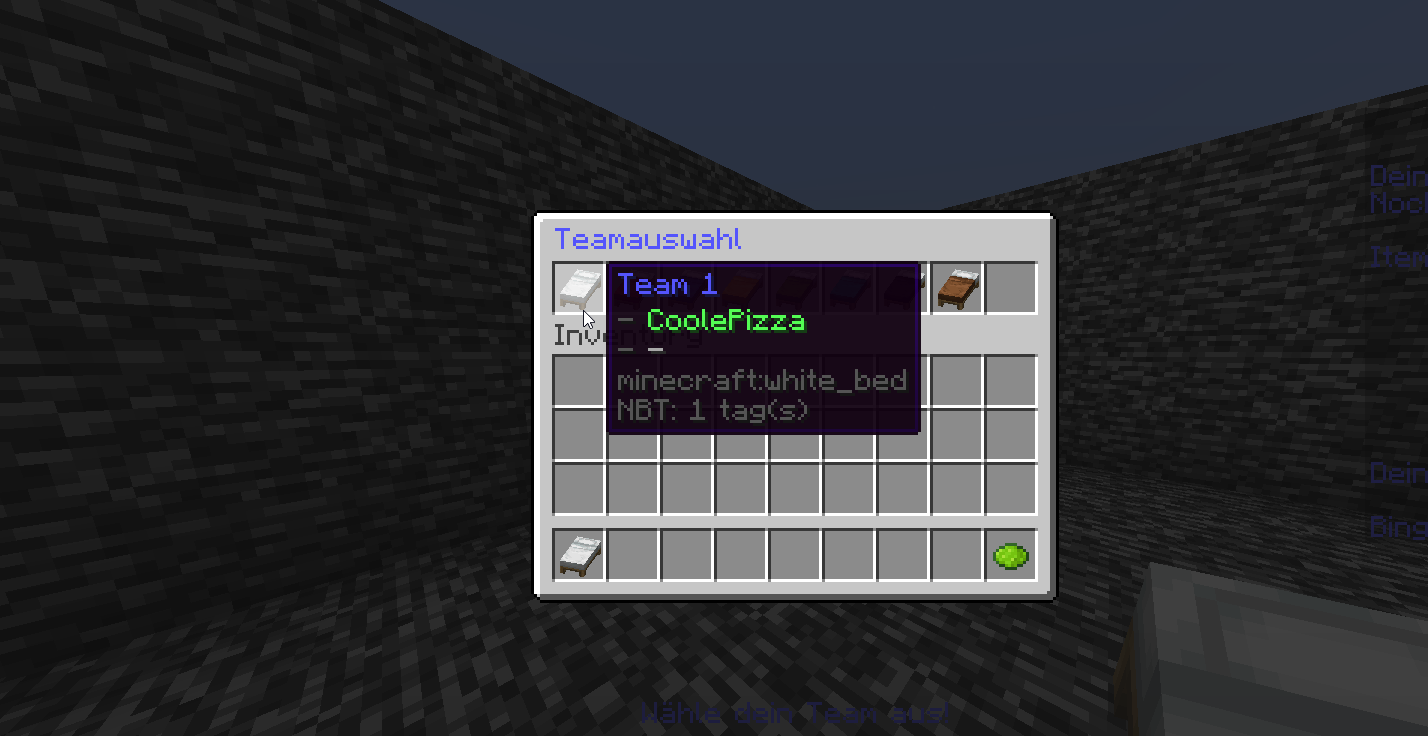Image resolution: width=1428 pixels, height=736 pixels.
Task: Click the green slime ball in the hotbar
Action: 1011,556
